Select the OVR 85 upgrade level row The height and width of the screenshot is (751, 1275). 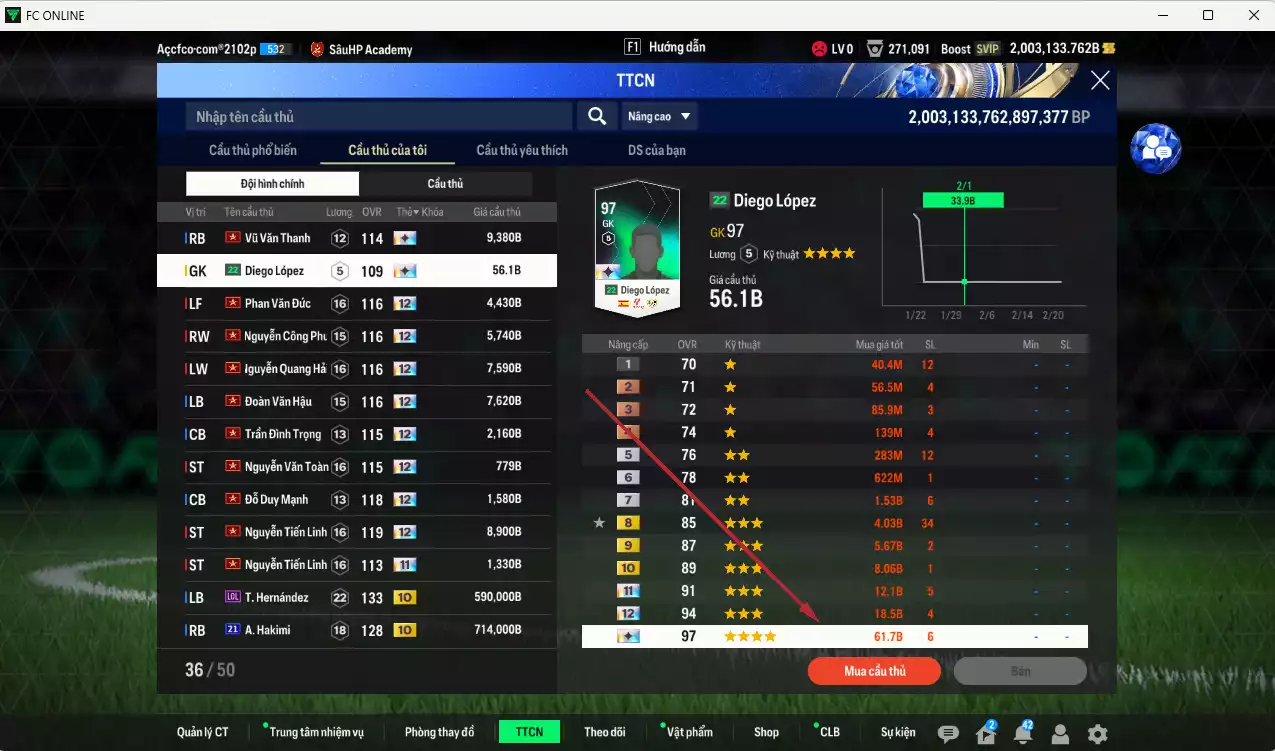click(834, 522)
